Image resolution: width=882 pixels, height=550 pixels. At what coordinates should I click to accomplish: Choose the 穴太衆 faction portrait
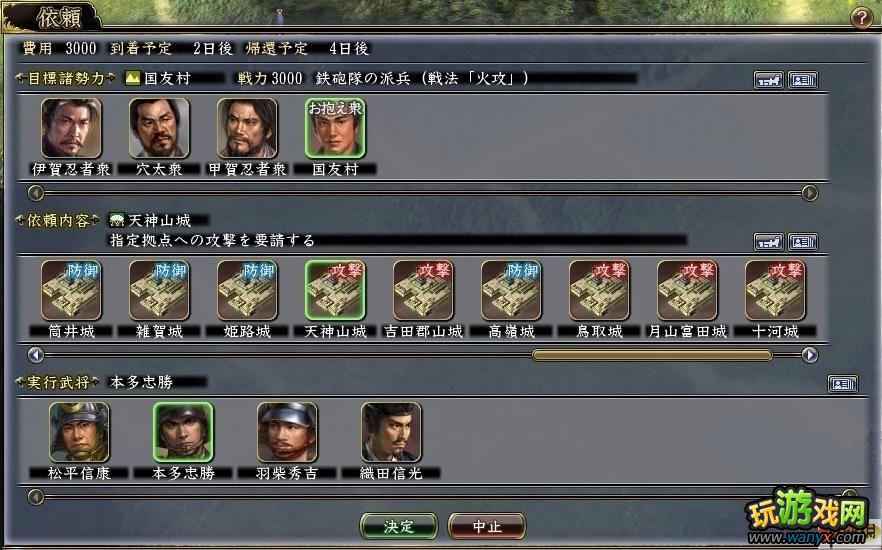[x=159, y=129]
